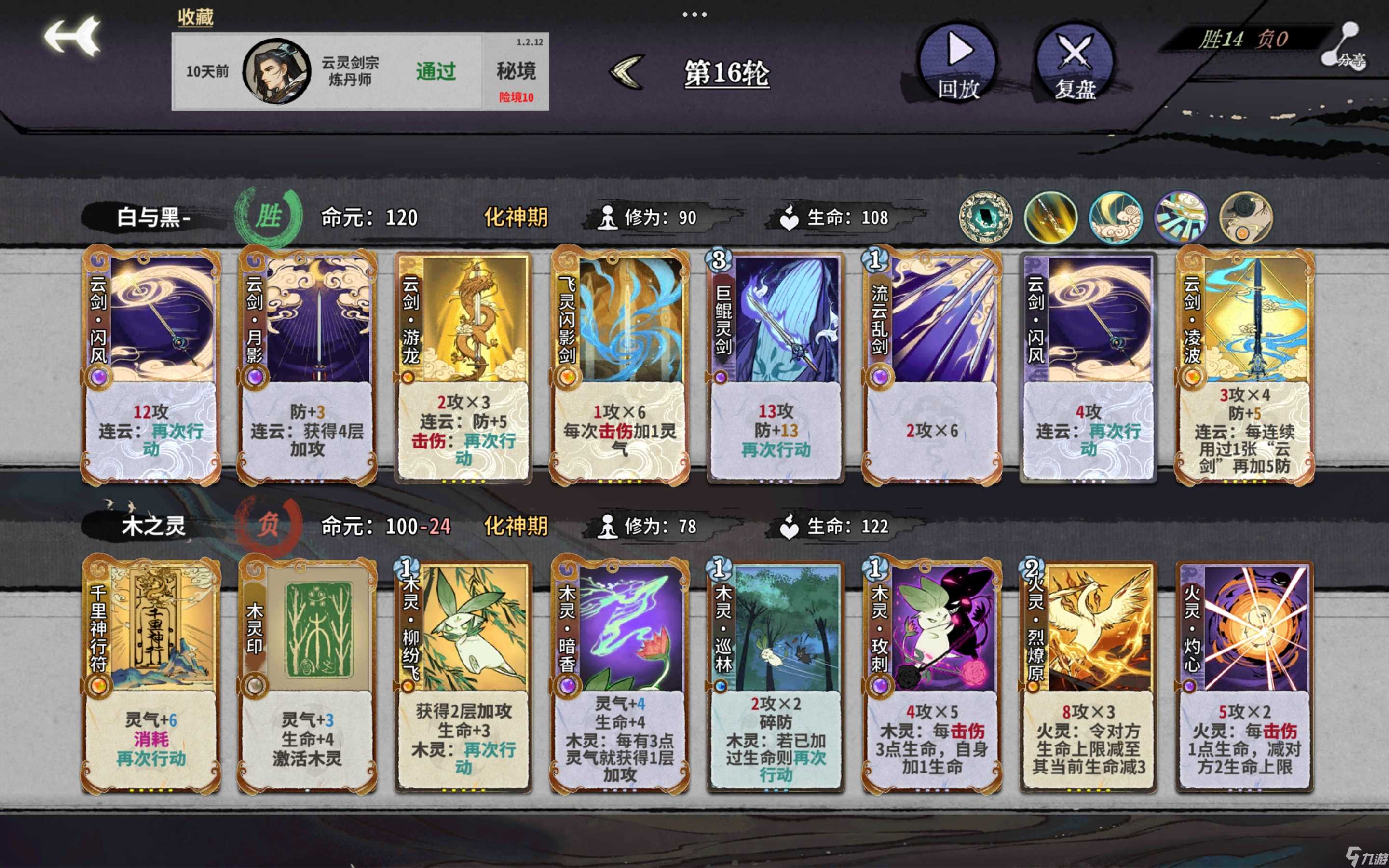1389x868 pixels.
Task: Tap the rightmost teapot seal buff icon
Action: tap(1245, 217)
